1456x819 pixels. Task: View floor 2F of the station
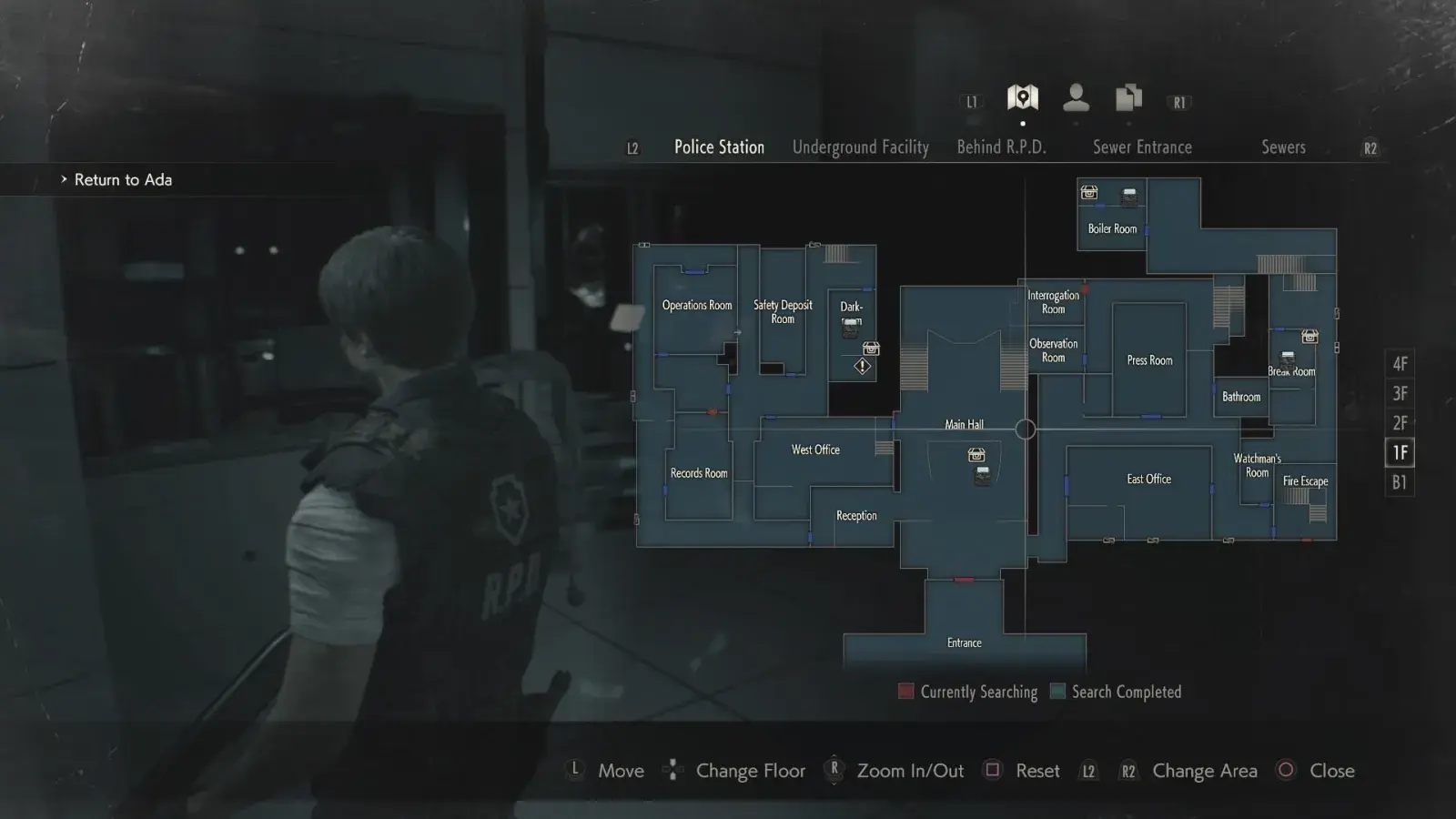coord(1400,423)
